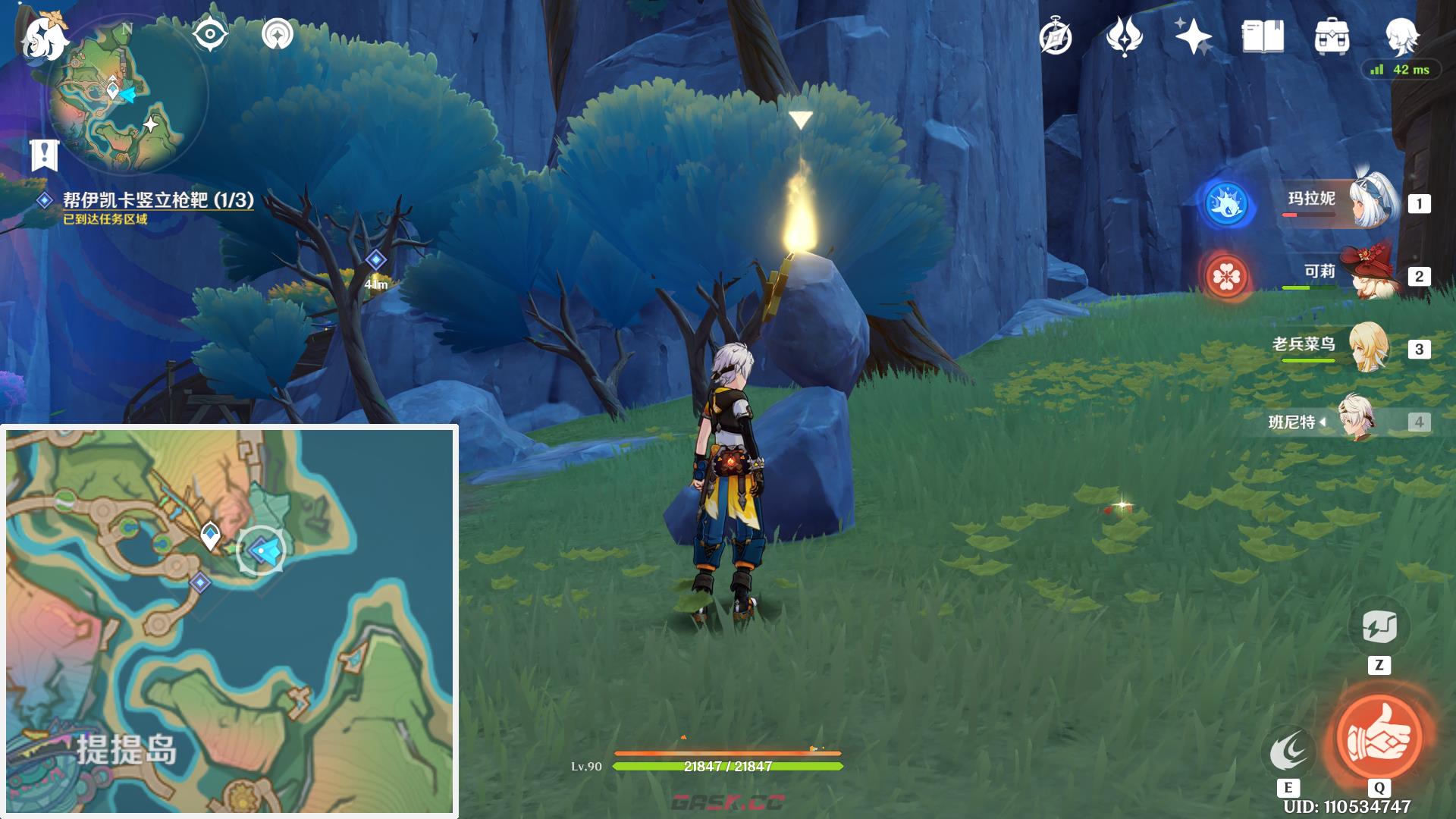This screenshot has height=819, width=1456.
Task: Click the 提提岛 enlarged map inset
Action: pos(229,621)
